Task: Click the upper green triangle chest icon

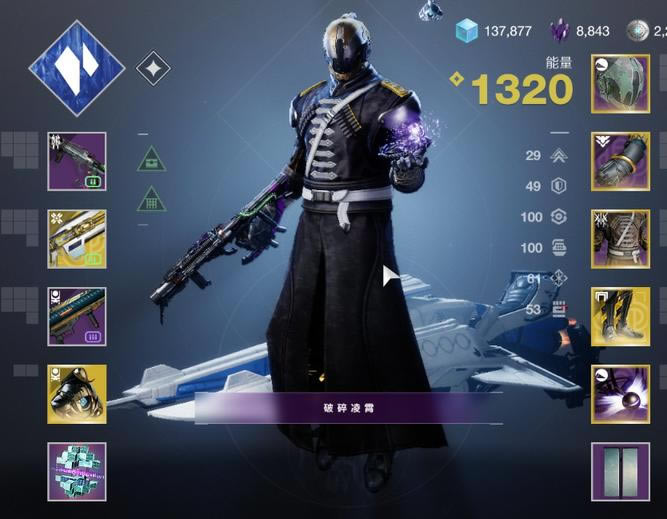Action: (151, 157)
